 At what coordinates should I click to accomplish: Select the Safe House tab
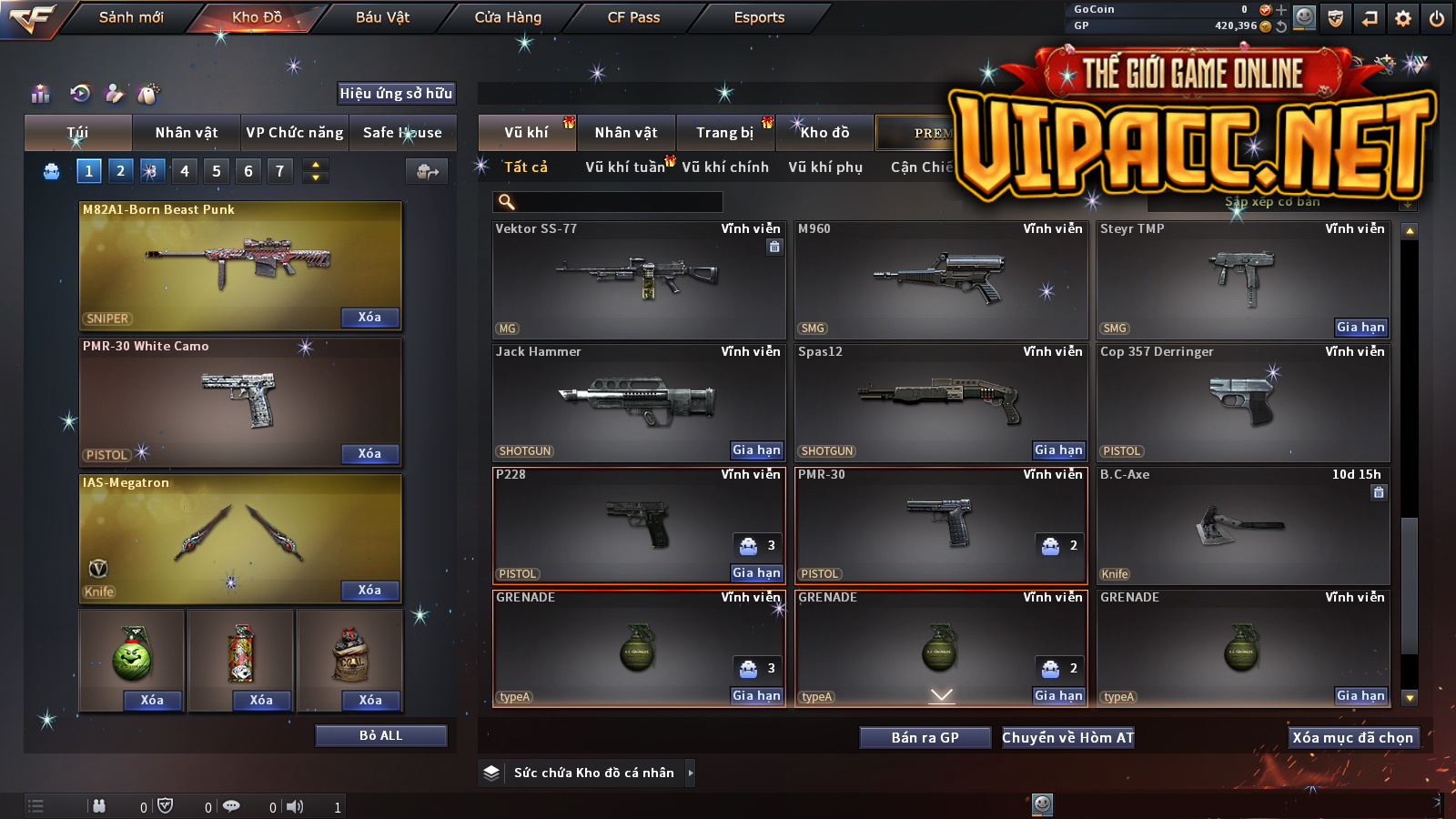pyautogui.click(x=402, y=133)
